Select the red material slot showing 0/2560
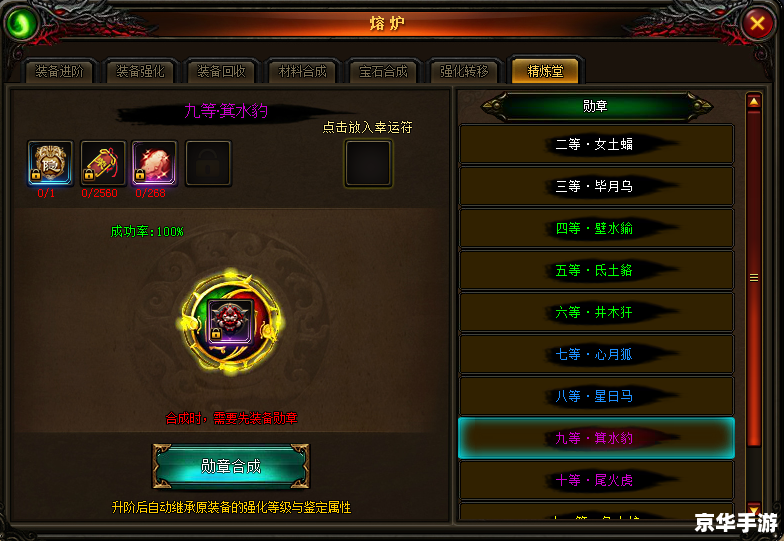The image size is (784, 541). point(102,162)
